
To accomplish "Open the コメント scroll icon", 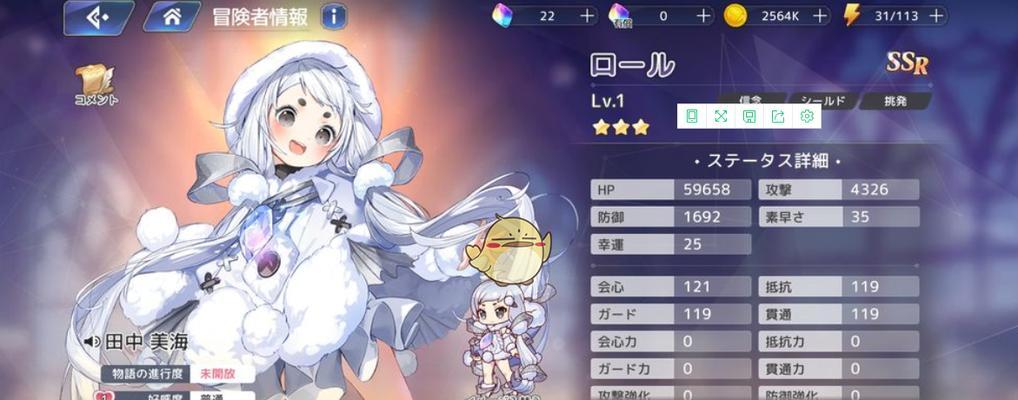I will 97,85.
